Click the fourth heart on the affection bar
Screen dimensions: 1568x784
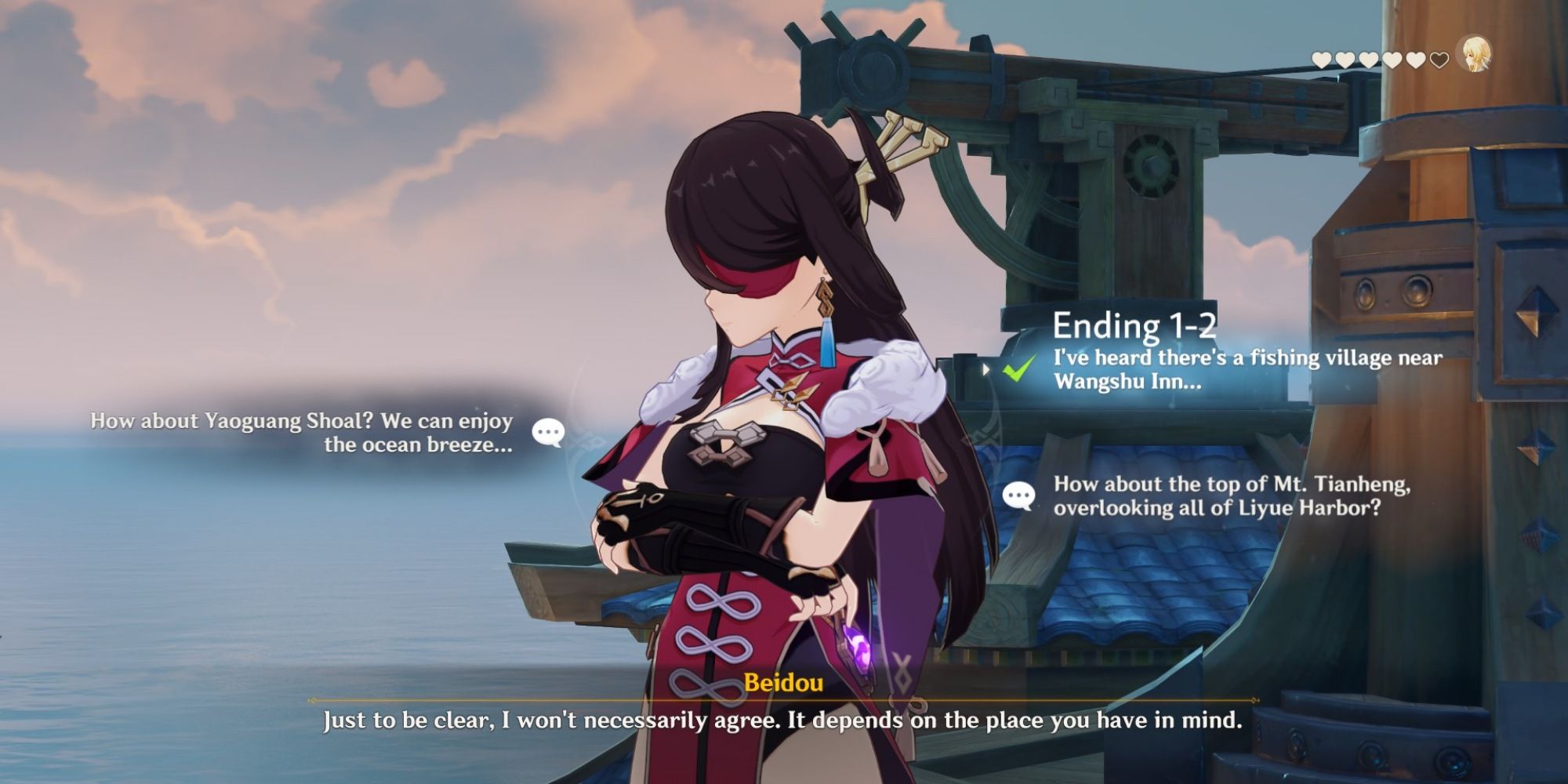coord(1392,60)
